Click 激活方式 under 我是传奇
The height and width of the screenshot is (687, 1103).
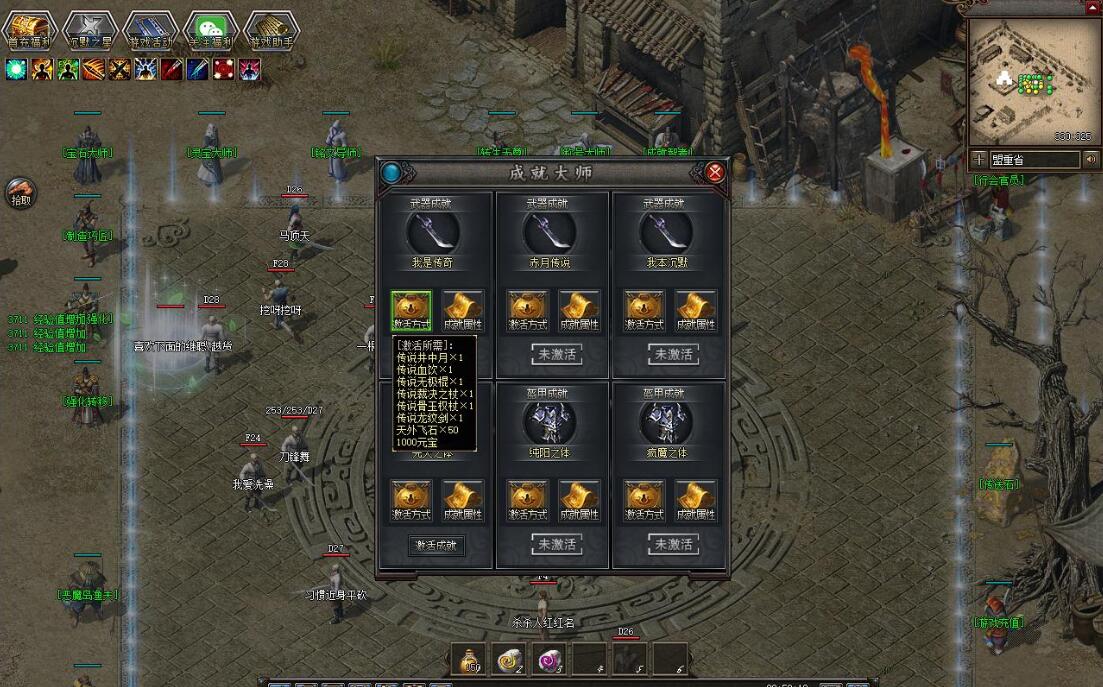(411, 311)
